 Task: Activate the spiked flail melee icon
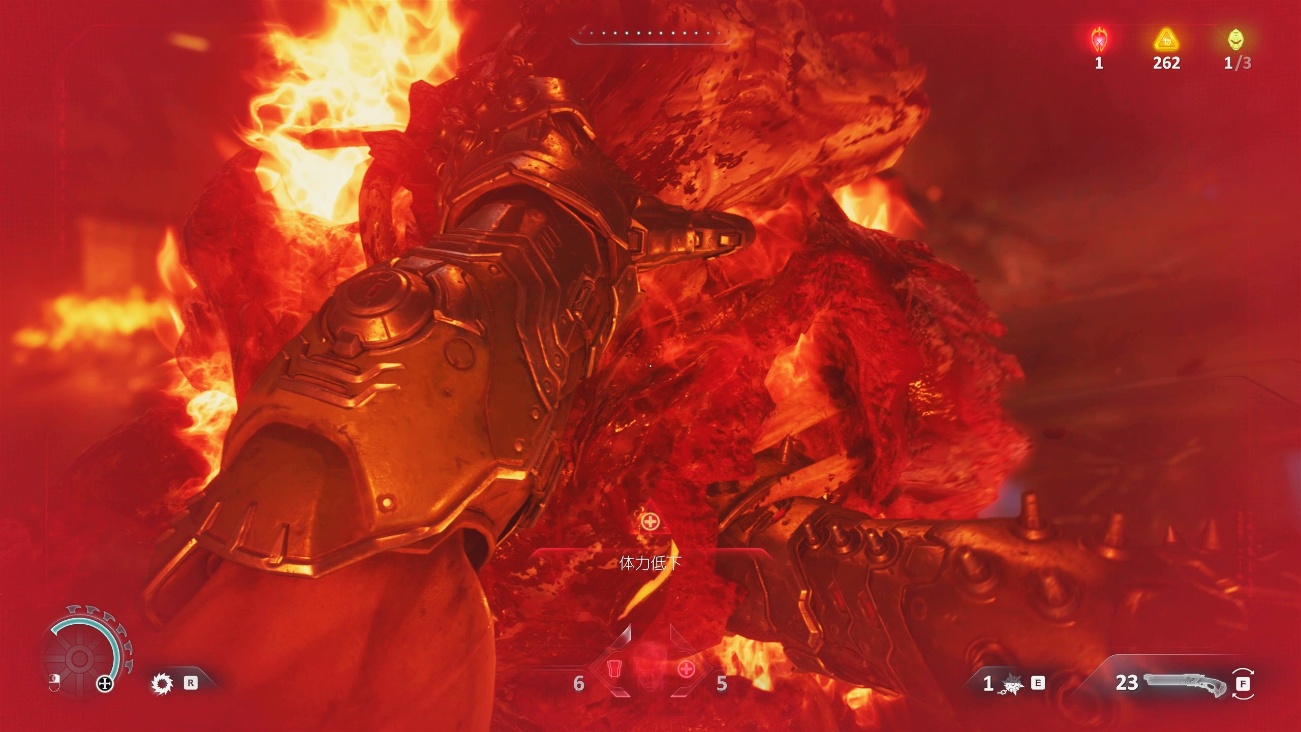point(1012,683)
